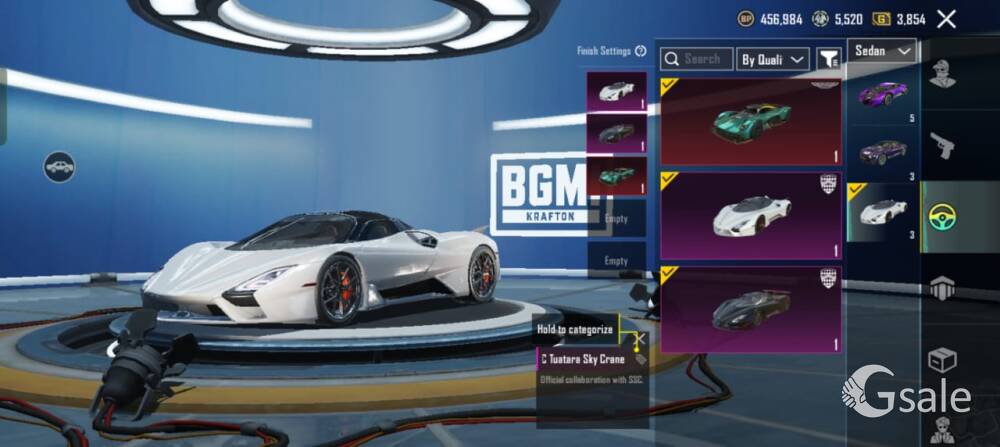
Task: Select the white Tuatara finish card
Action: [751, 215]
